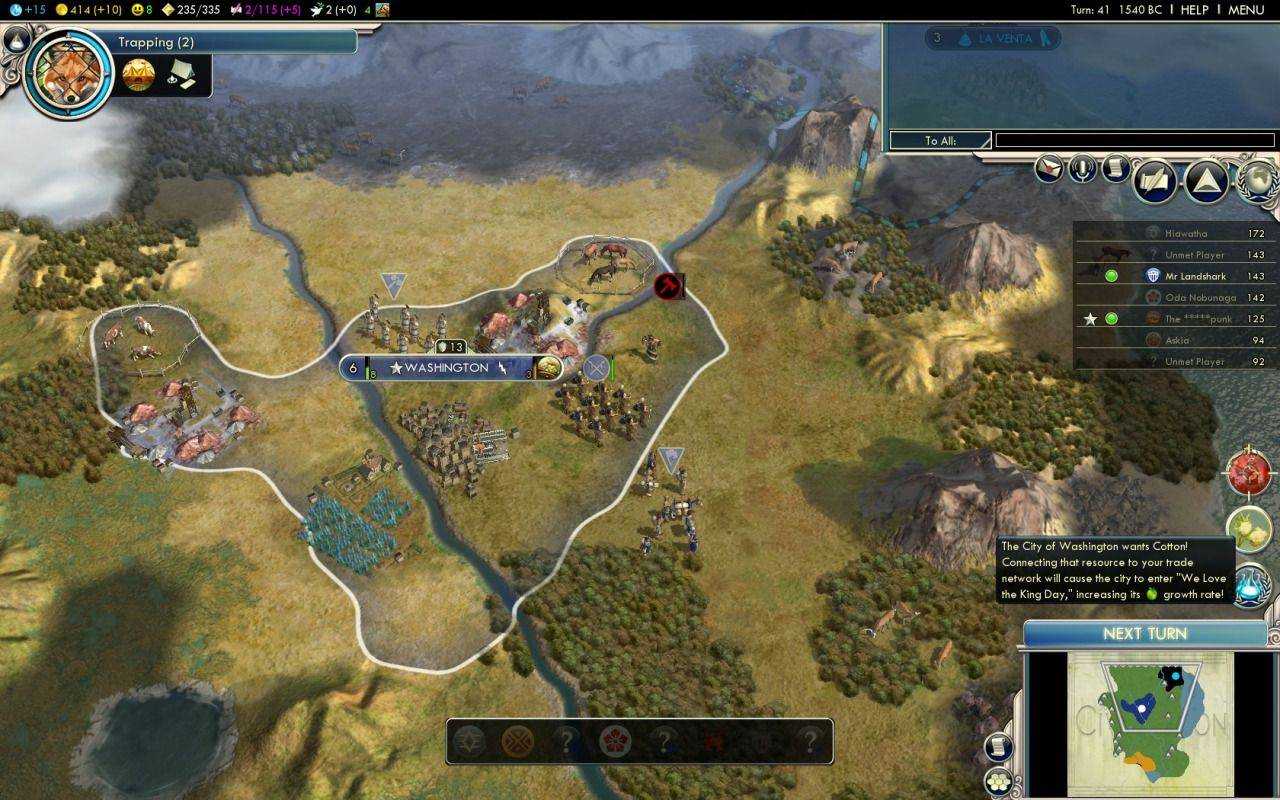The height and width of the screenshot is (800, 1280).
Task: Click the La Venta city-state banner
Action: 991,39
